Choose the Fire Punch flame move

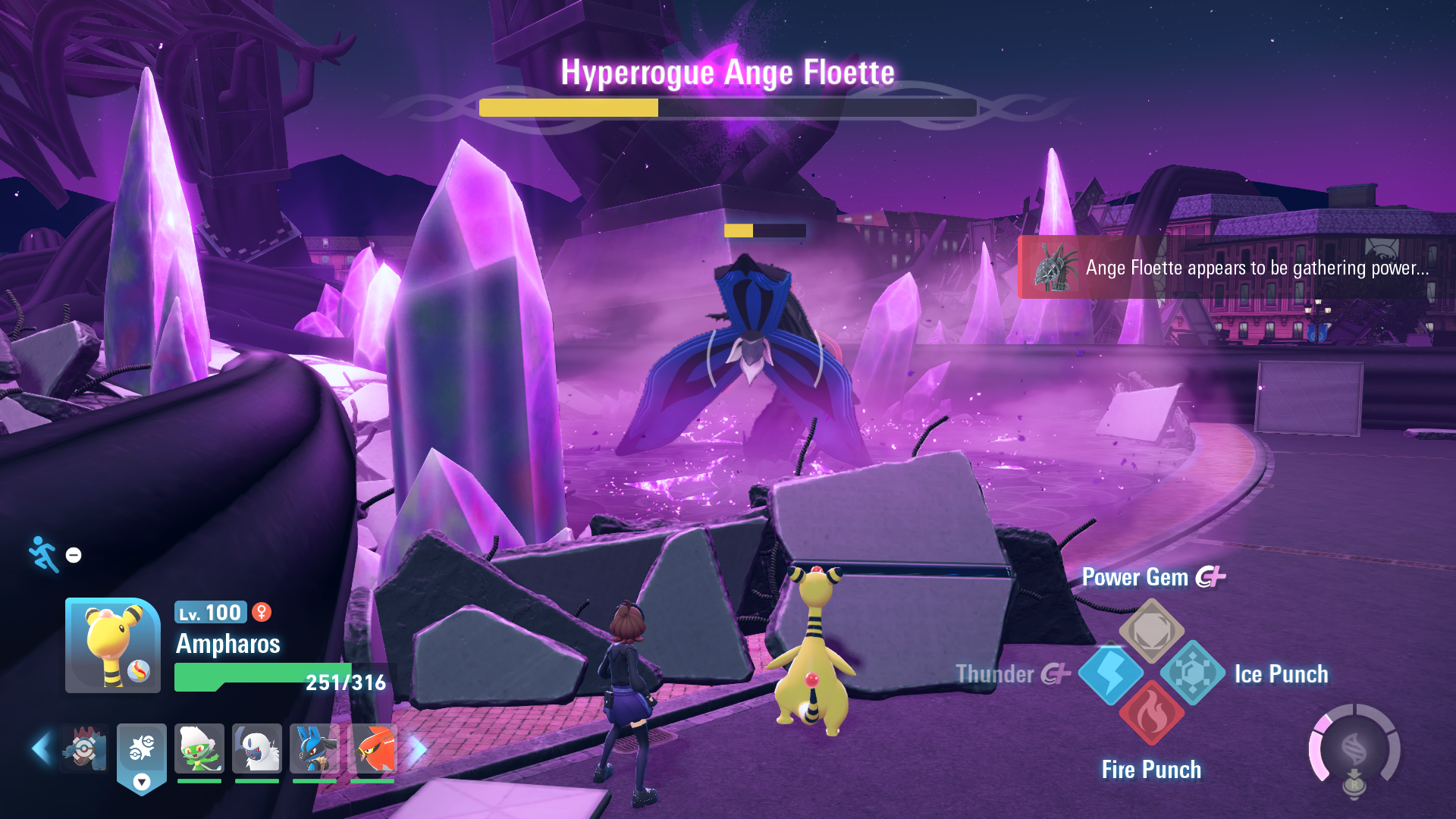click(x=1151, y=714)
